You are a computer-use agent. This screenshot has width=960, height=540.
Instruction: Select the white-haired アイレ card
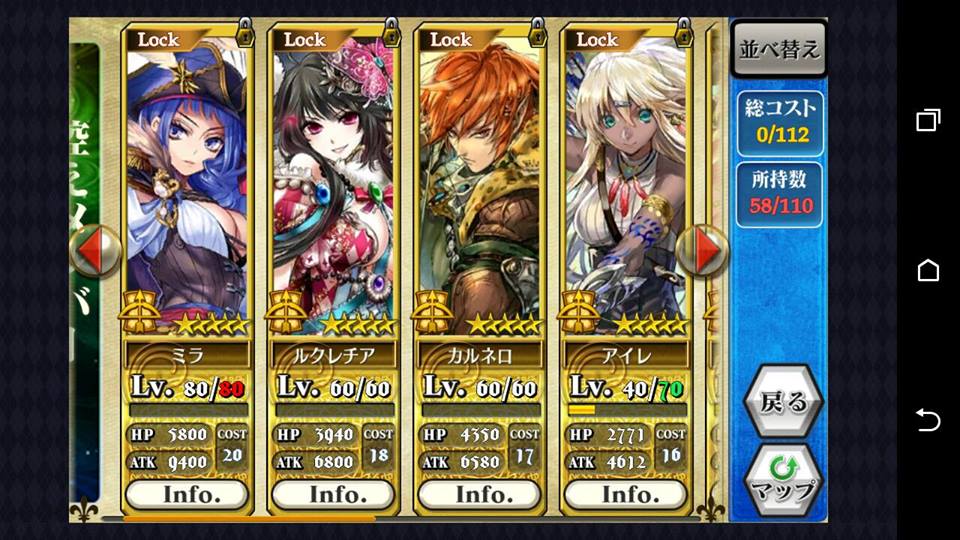[x=626, y=190]
